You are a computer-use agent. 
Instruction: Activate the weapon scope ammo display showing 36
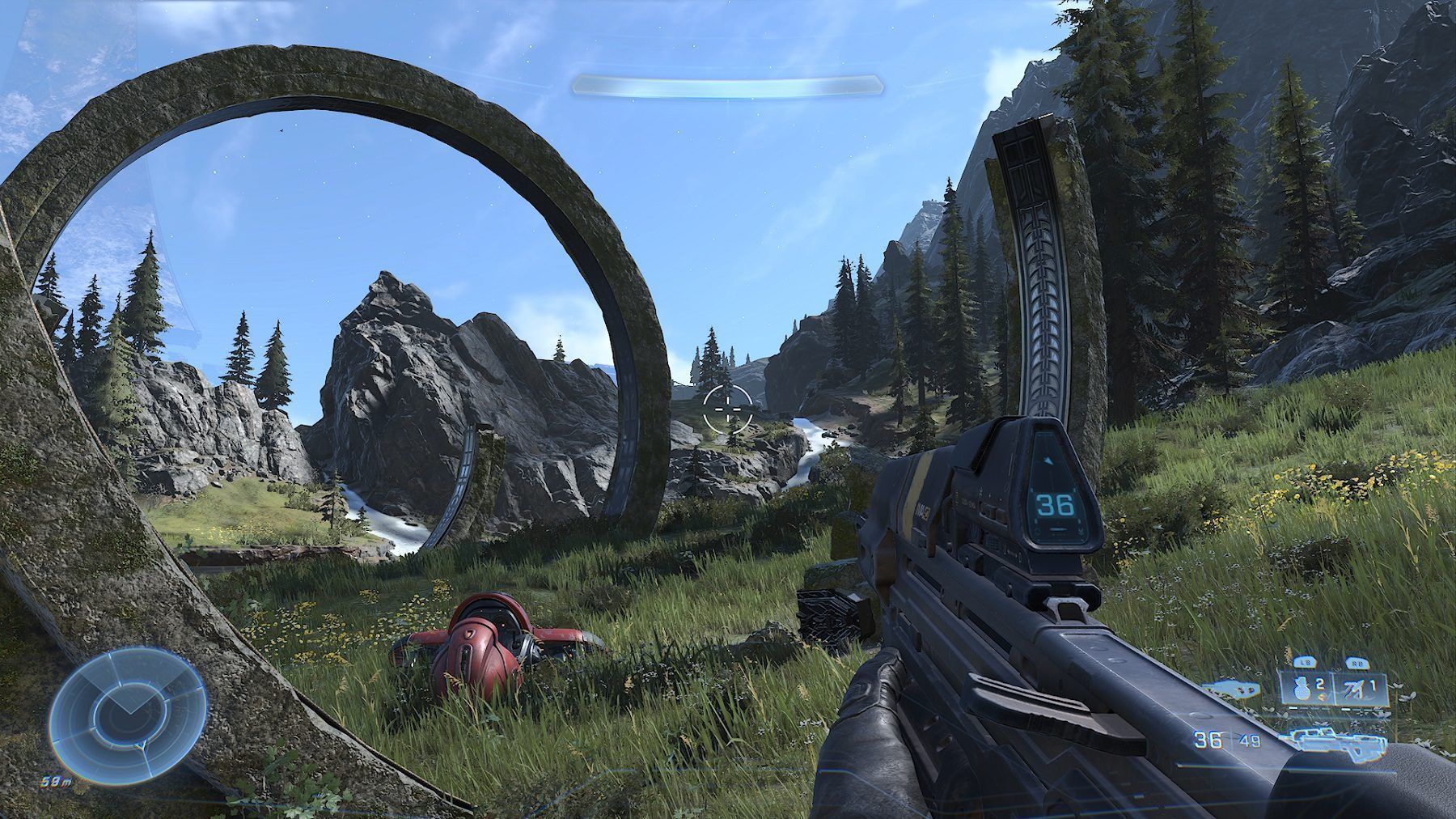click(1056, 506)
